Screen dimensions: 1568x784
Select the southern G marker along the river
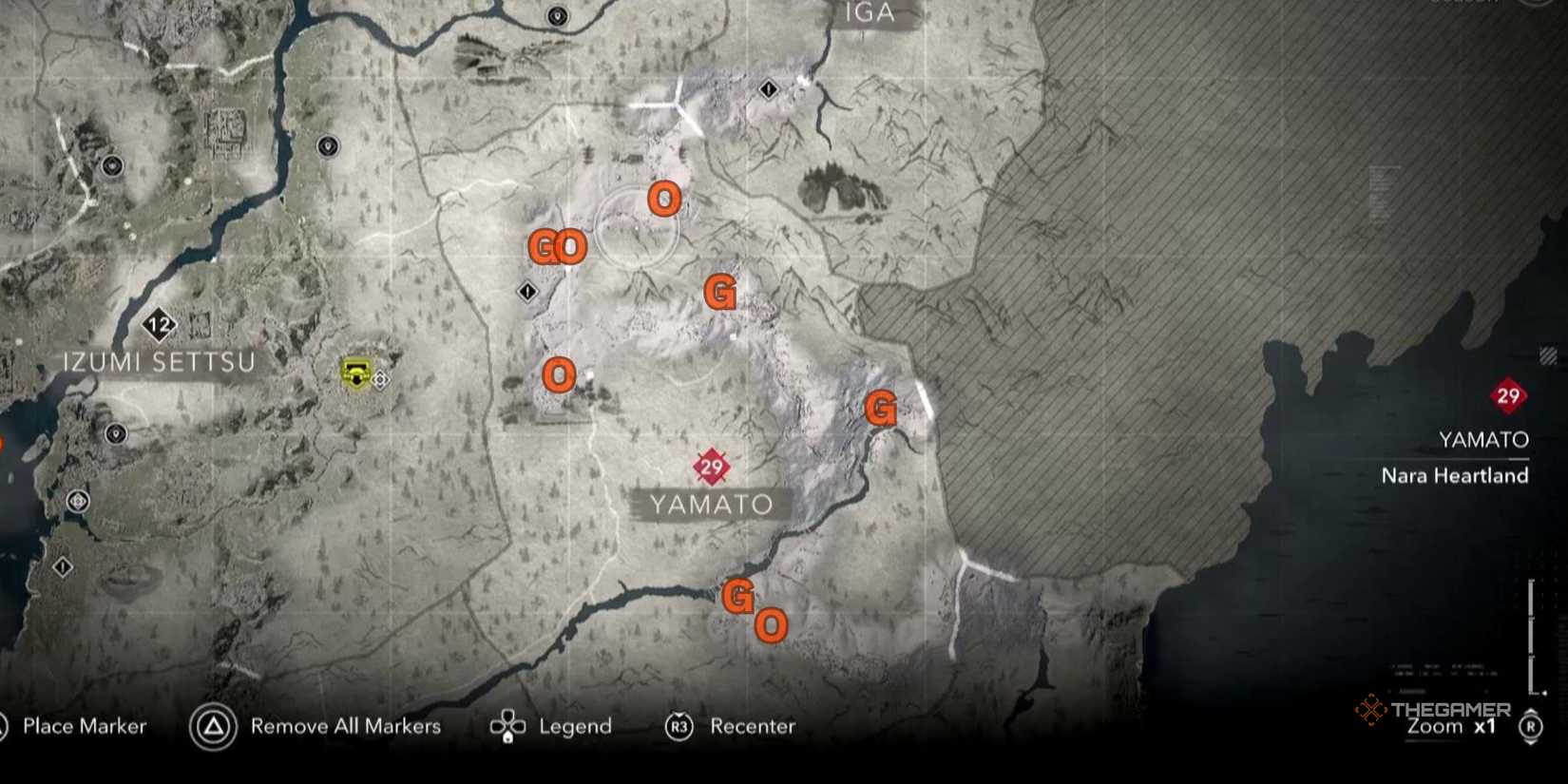tap(738, 596)
